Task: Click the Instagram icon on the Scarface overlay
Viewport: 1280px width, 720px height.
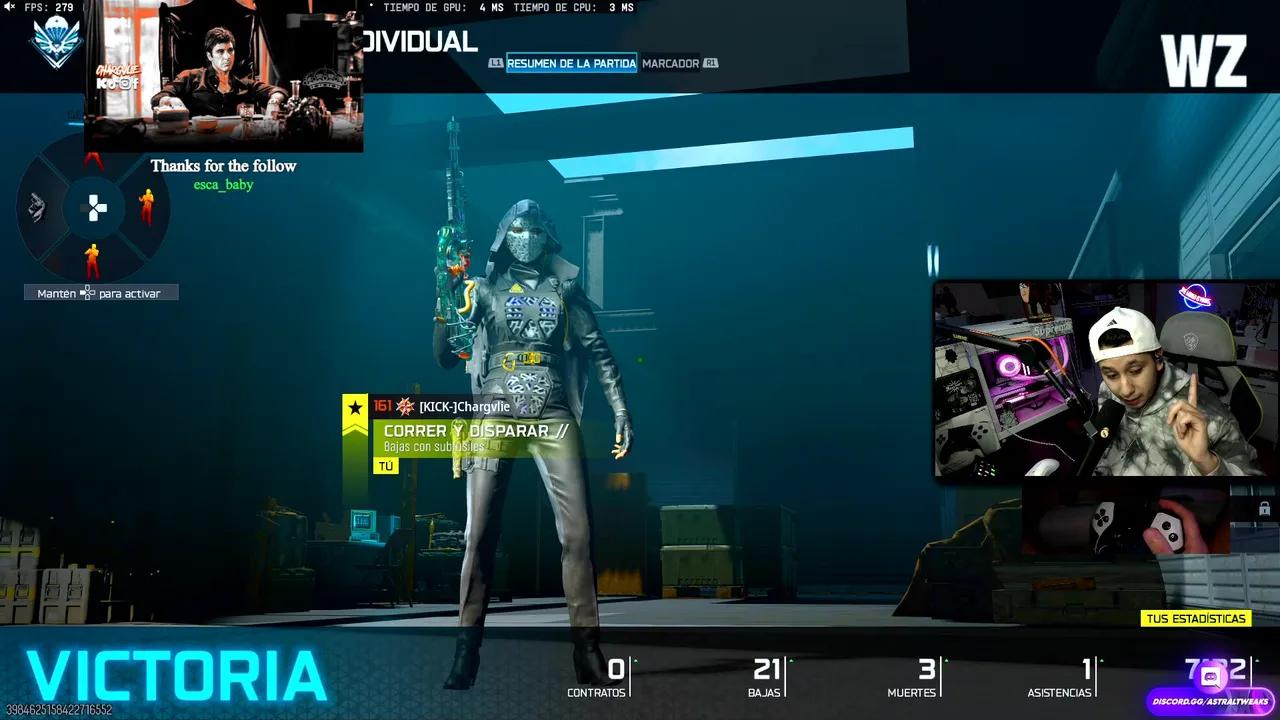Action: tap(125, 85)
